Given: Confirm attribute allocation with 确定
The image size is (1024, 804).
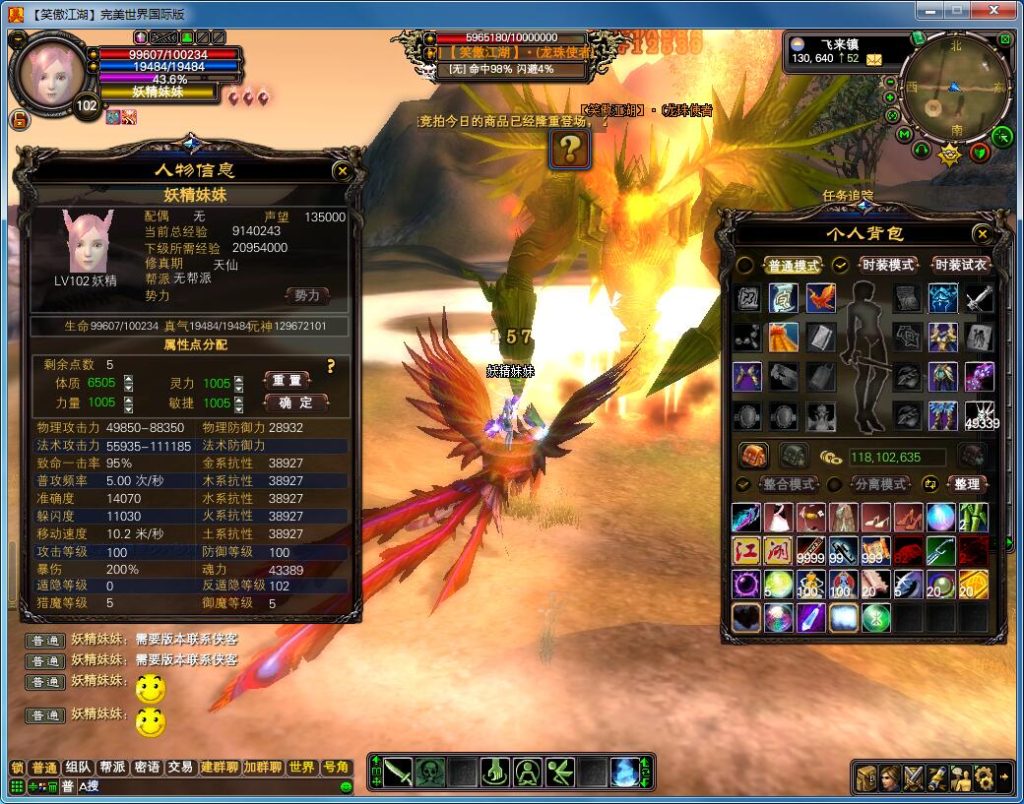Looking at the screenshot, I should (296, 403).
